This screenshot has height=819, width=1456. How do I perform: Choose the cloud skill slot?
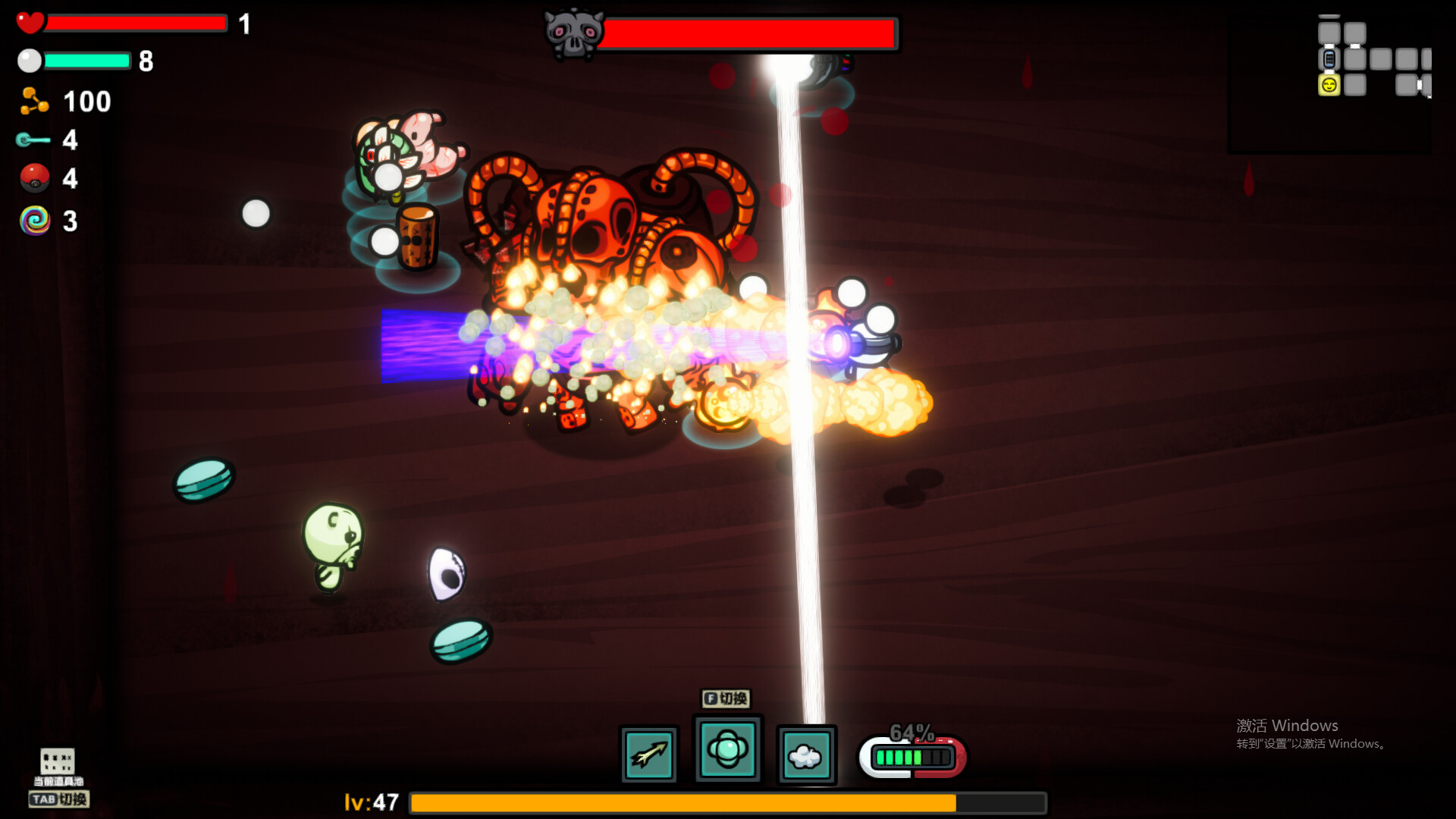[806, 755]
